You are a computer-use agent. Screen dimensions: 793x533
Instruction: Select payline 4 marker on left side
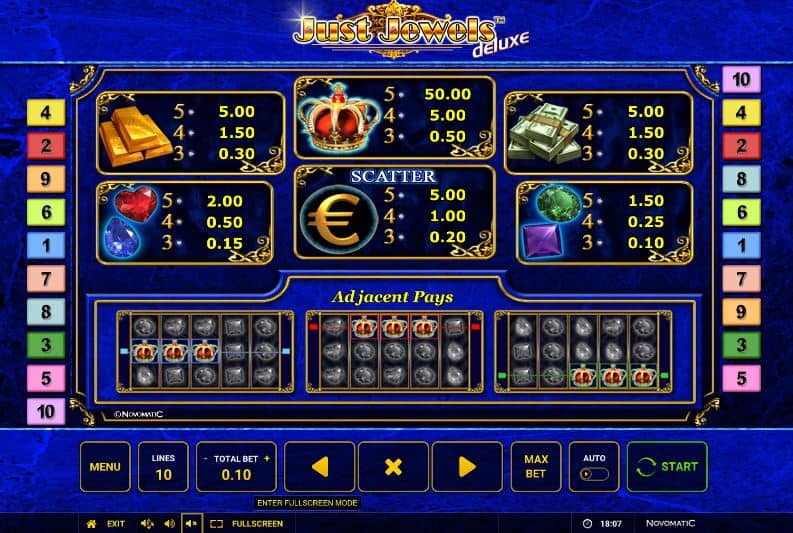[46, 113]
